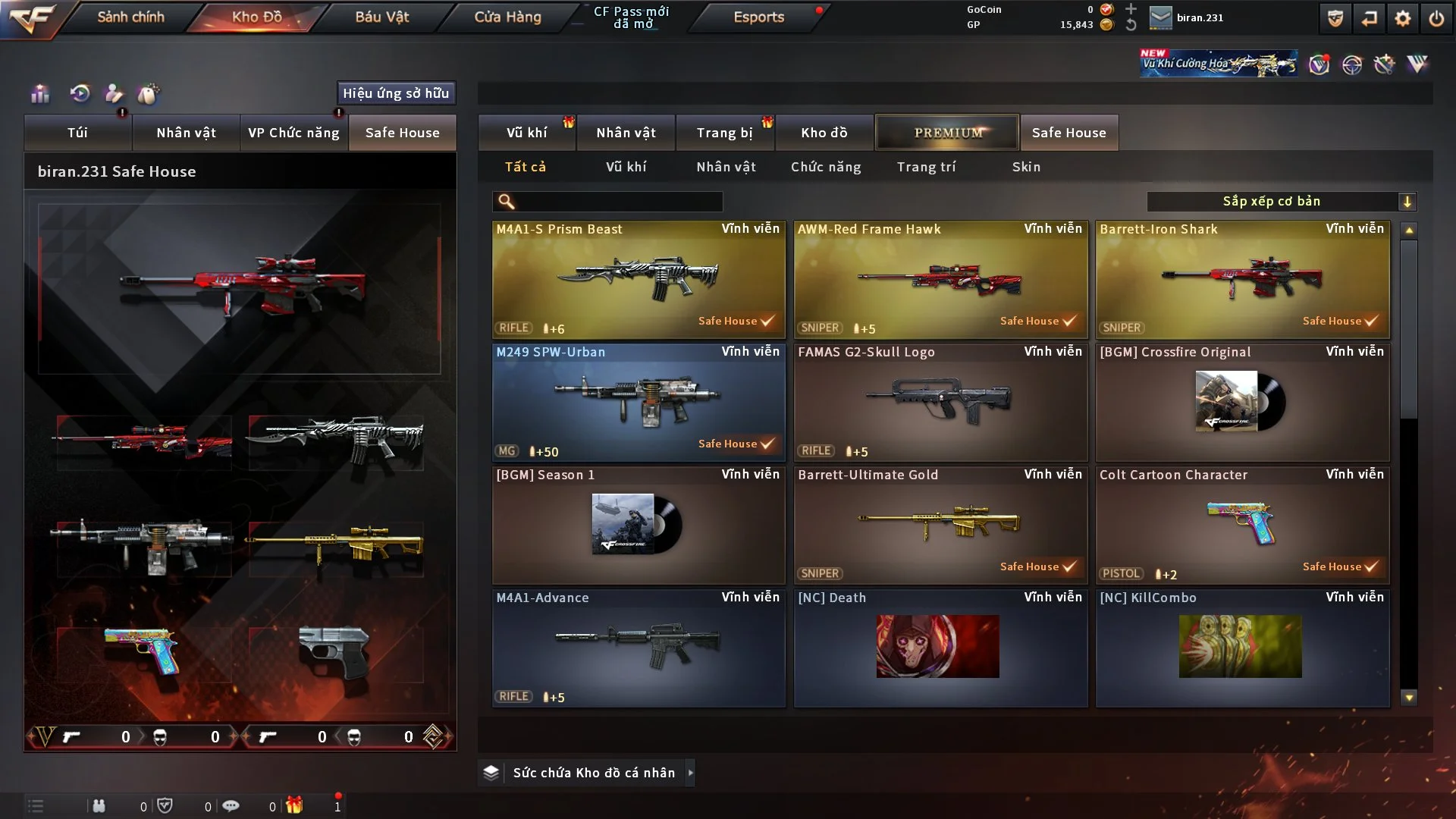Open the Báu Vật menu
Viewport: 1456px width, 819px height.
coord(381,17)
